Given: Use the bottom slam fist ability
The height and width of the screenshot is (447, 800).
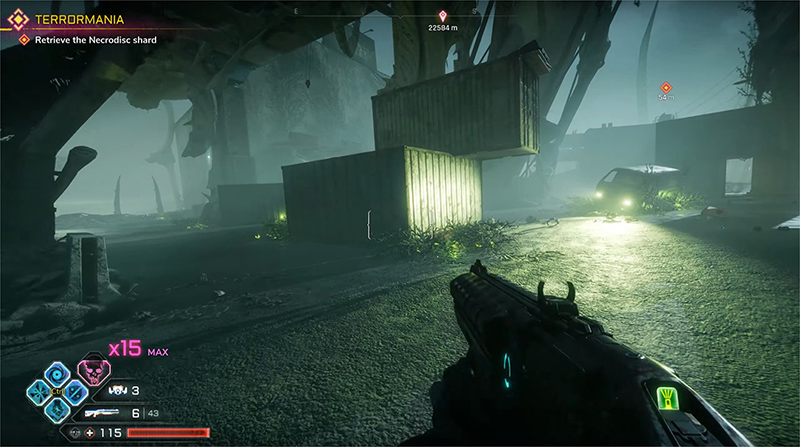Looking at the screenshot, I should [58, 410].
